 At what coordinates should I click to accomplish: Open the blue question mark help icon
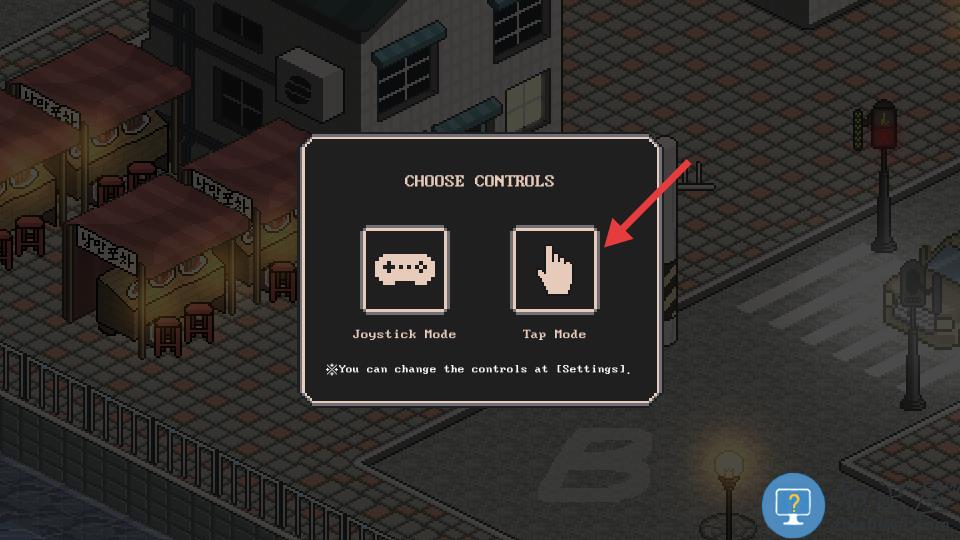point(793,505)
